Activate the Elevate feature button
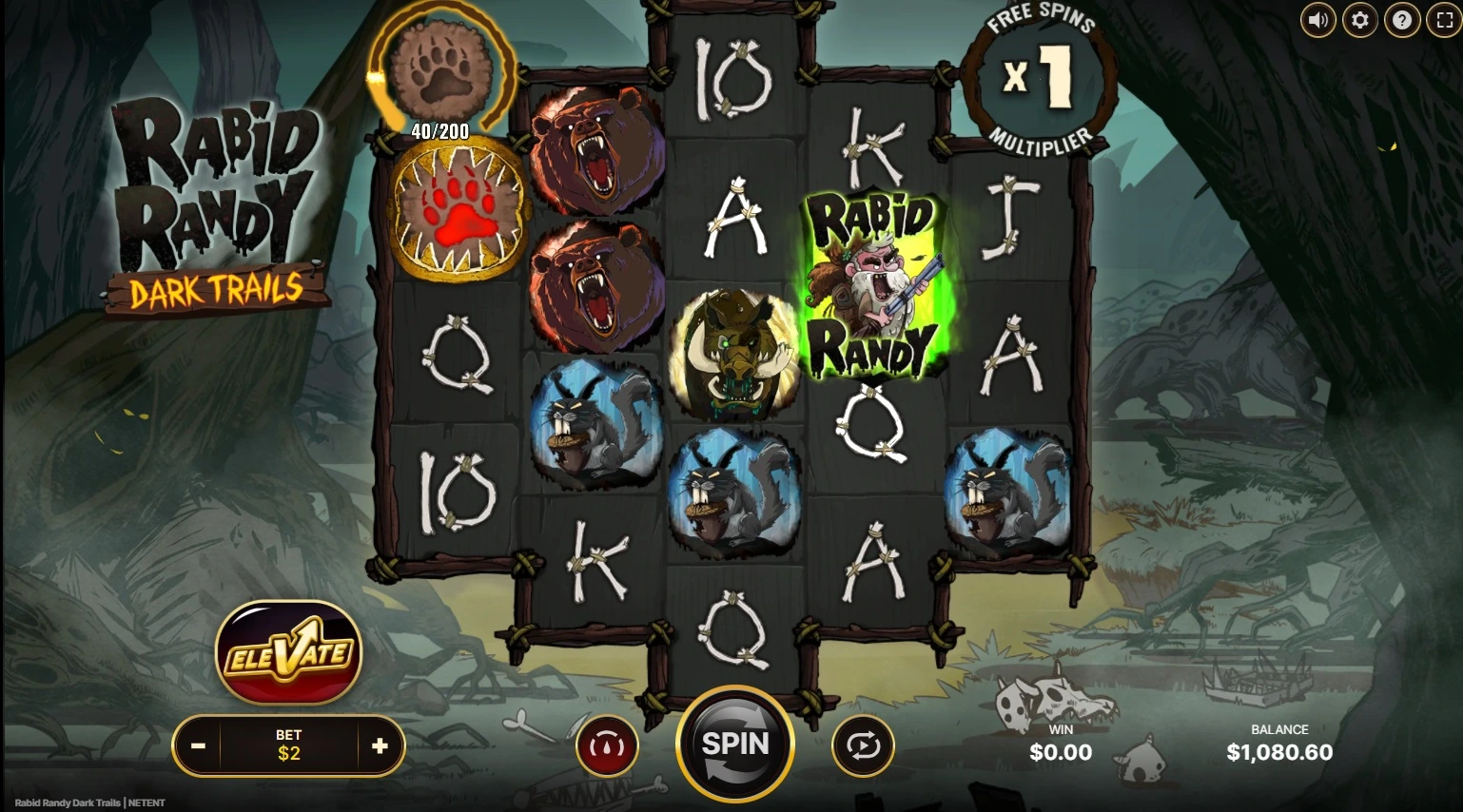The width and height of the screenshot is (1463, 812). 289,653
